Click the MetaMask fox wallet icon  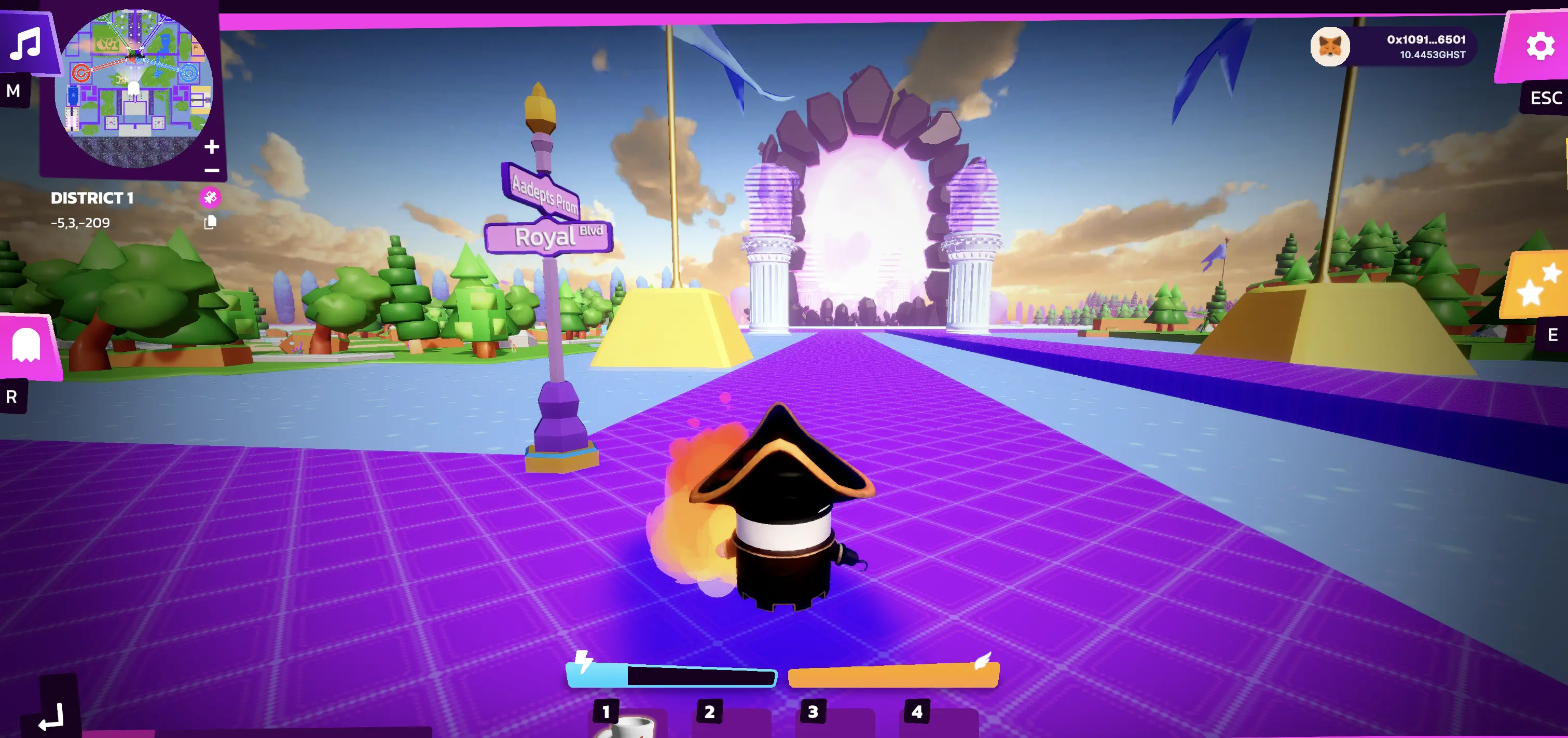tap(1329, 47)
